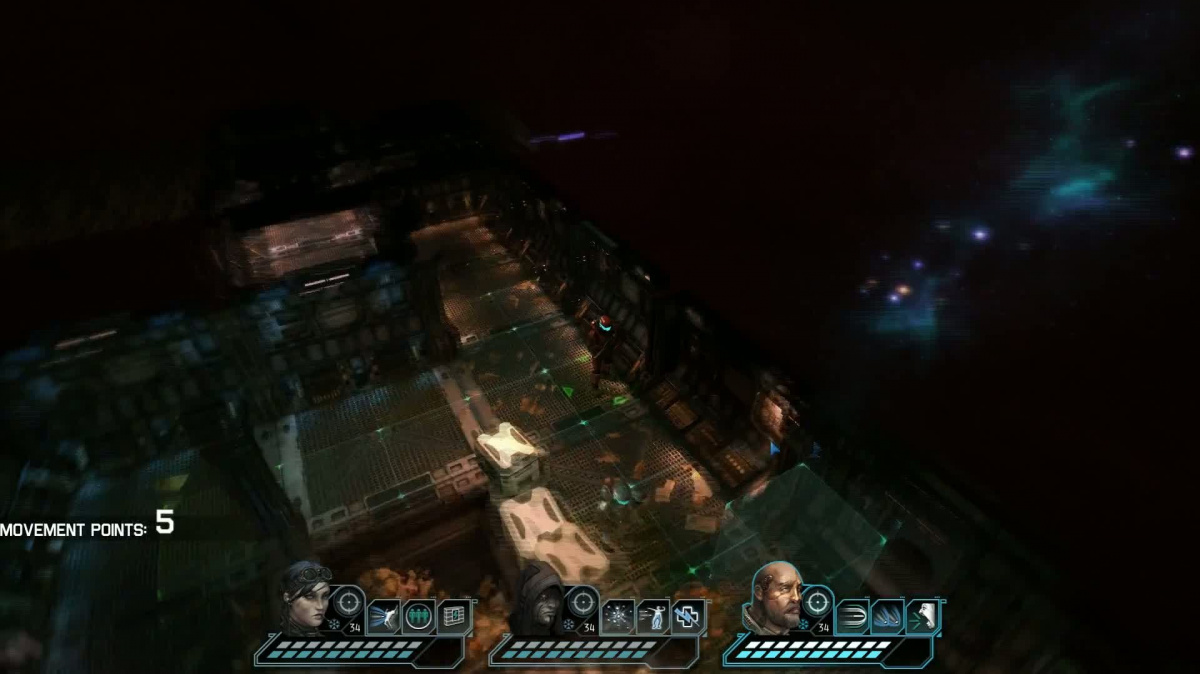1200x674 pixels.
Task: Activate the pointing figure ability icon
Action: pos(653,617)
